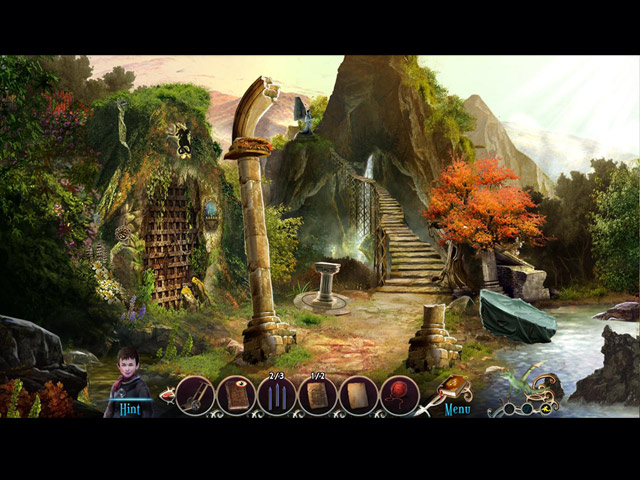Select the brown book marked 1/2
The image size is (640, 480).
pos(318,396)
